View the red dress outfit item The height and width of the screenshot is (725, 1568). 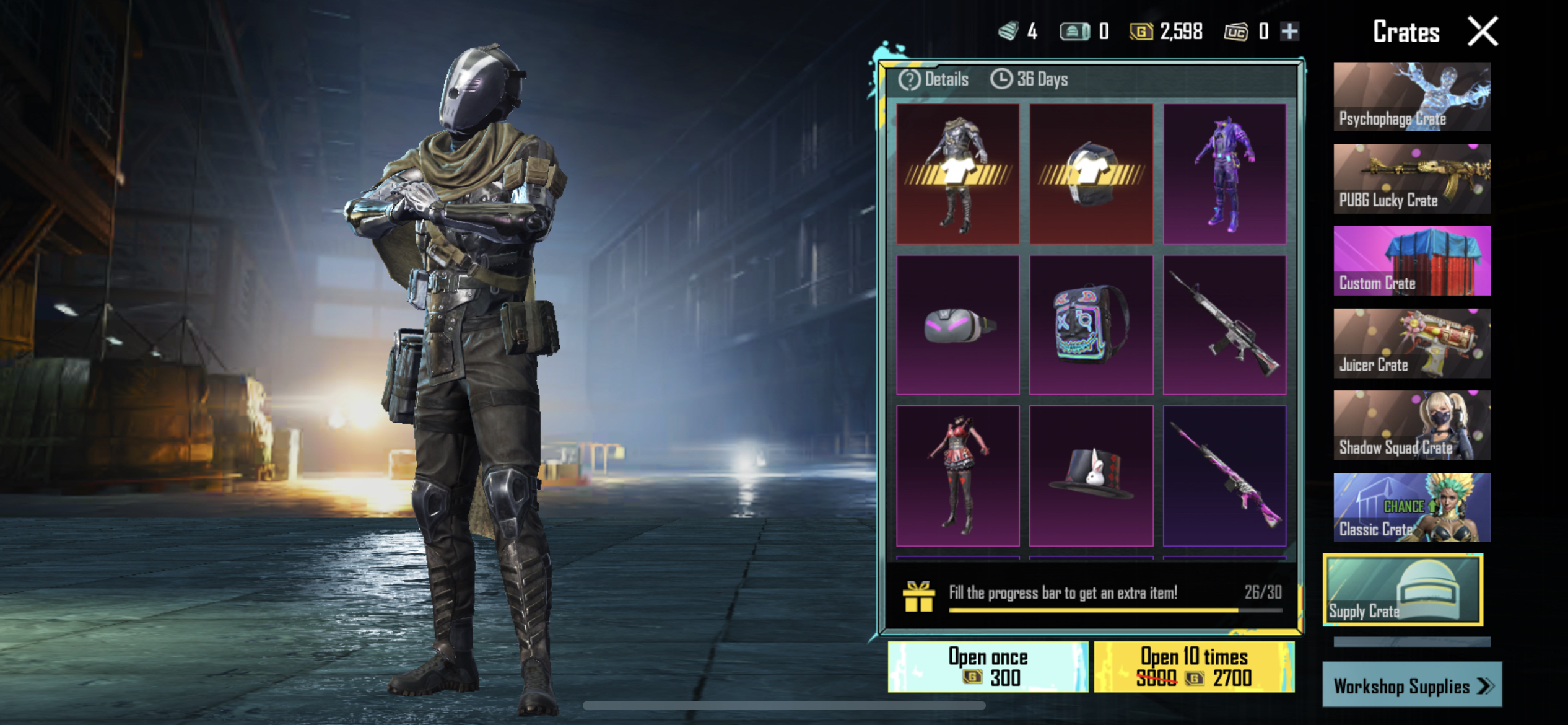(x=958, y=476)
